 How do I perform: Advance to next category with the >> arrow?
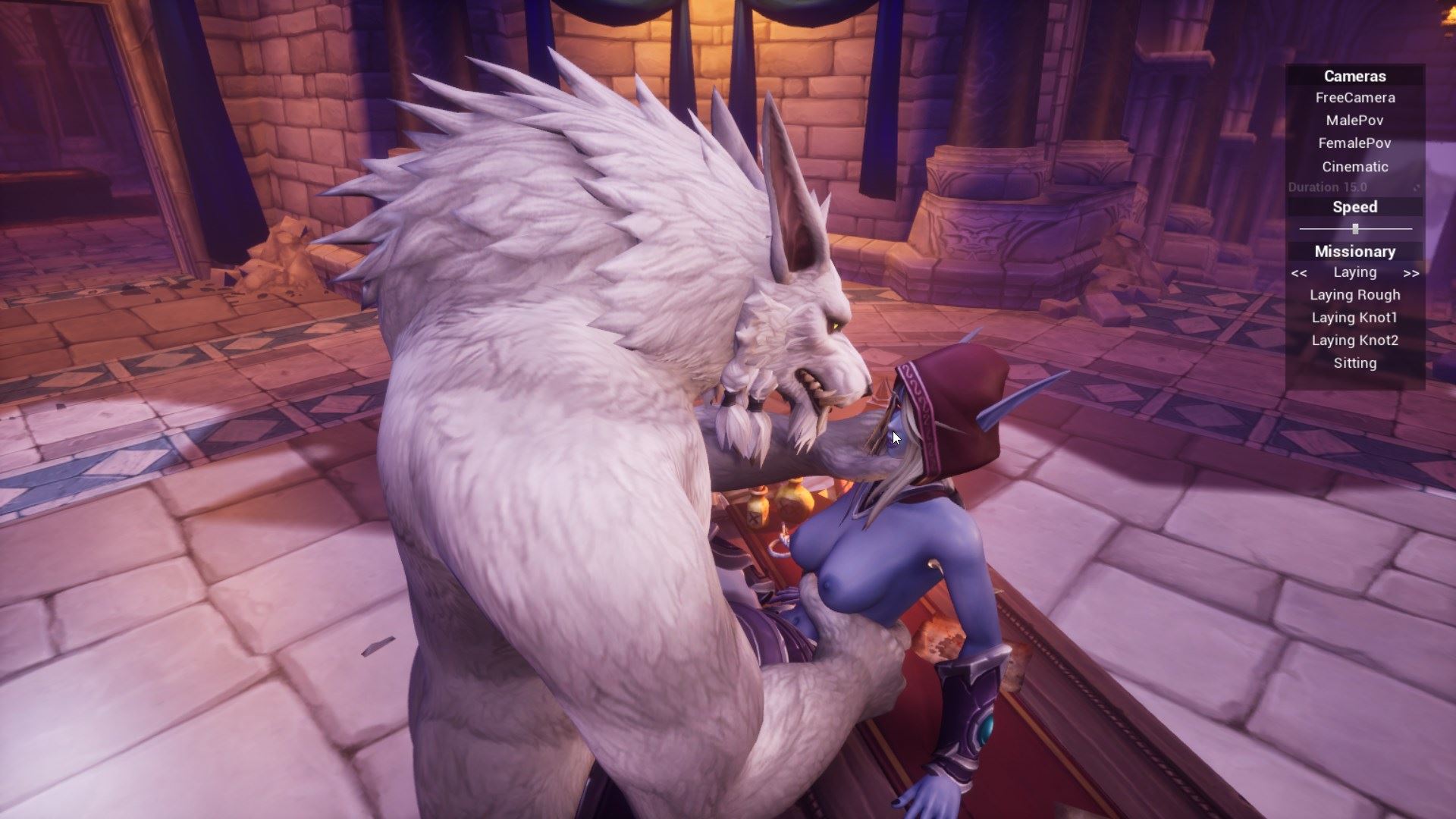[1410, 273]
